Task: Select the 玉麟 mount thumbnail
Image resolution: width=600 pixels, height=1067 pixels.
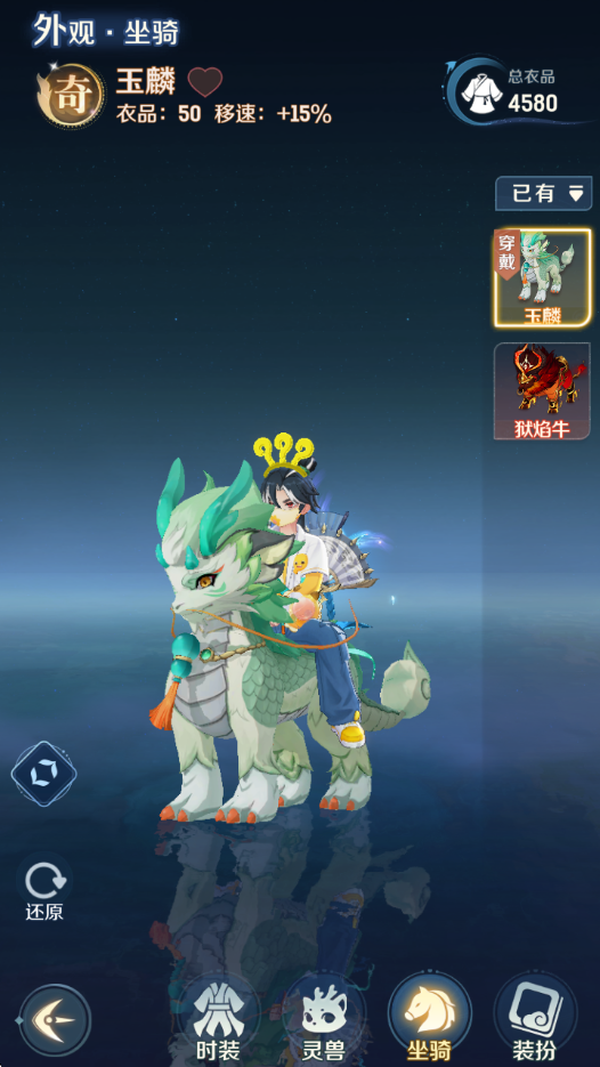Action: 542,278
